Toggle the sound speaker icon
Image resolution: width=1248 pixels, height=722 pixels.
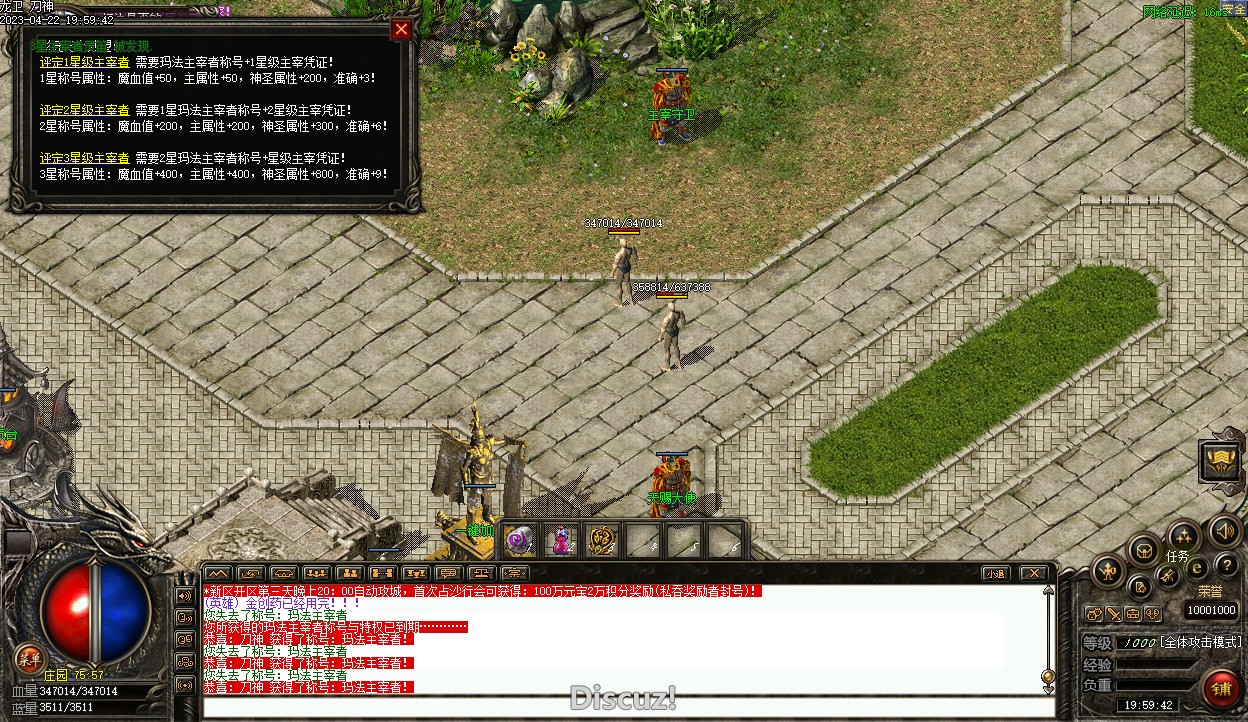(1224, 530)
